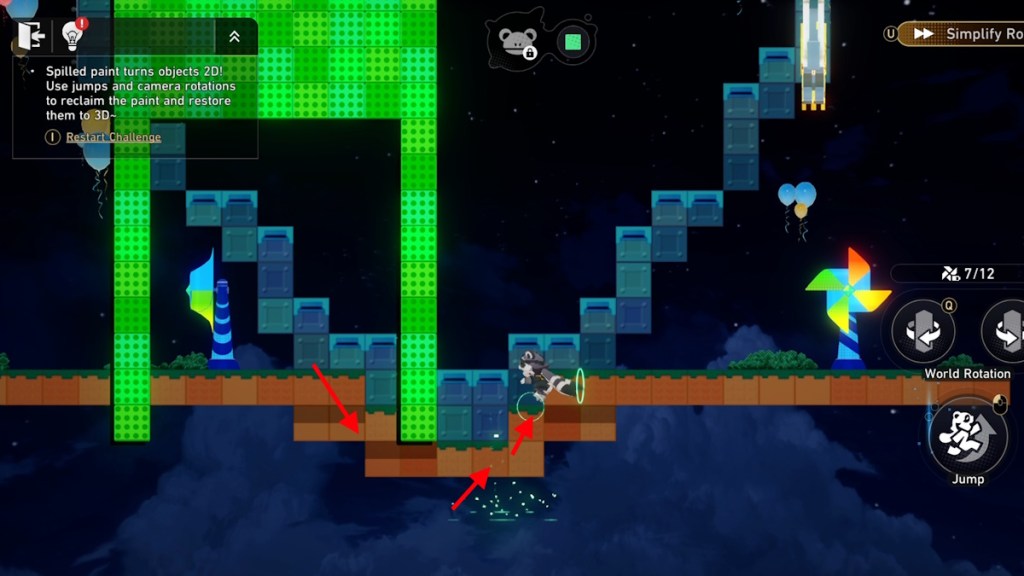Screen dimensions: 1024x576
Task: Rotate the world with left rotation button
Action: coord(922,331)
